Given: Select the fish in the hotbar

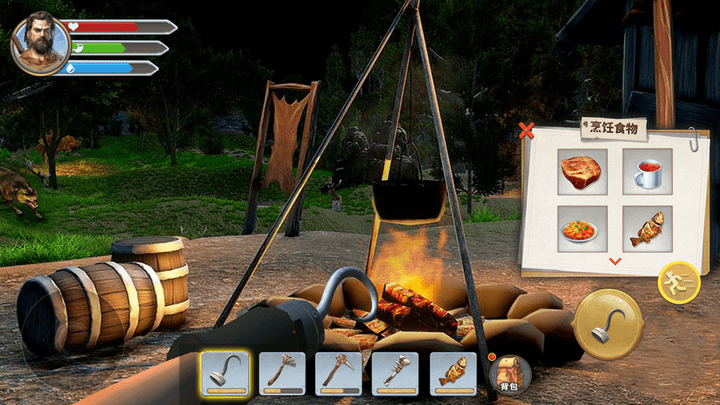Looking at the screenshot, I should tap(453, 373).
